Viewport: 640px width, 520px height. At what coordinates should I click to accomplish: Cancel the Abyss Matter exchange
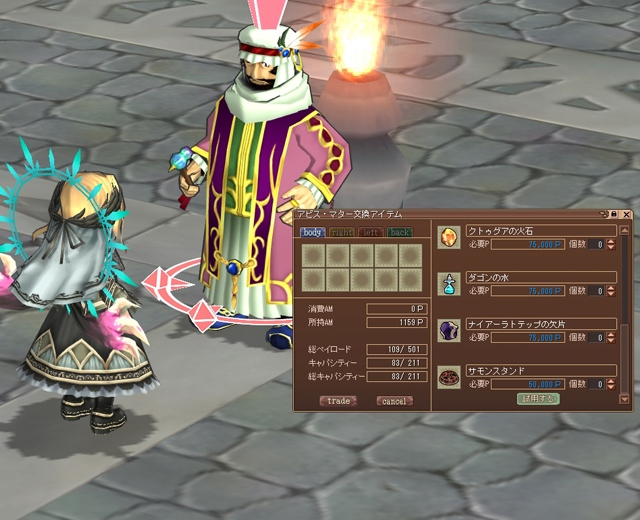395,401
